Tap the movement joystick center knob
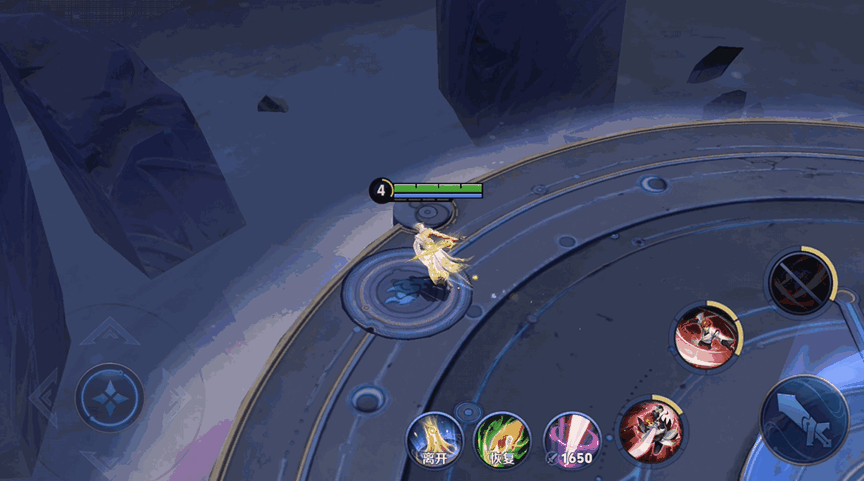This screenshot has width=864, height=481. 109,397
